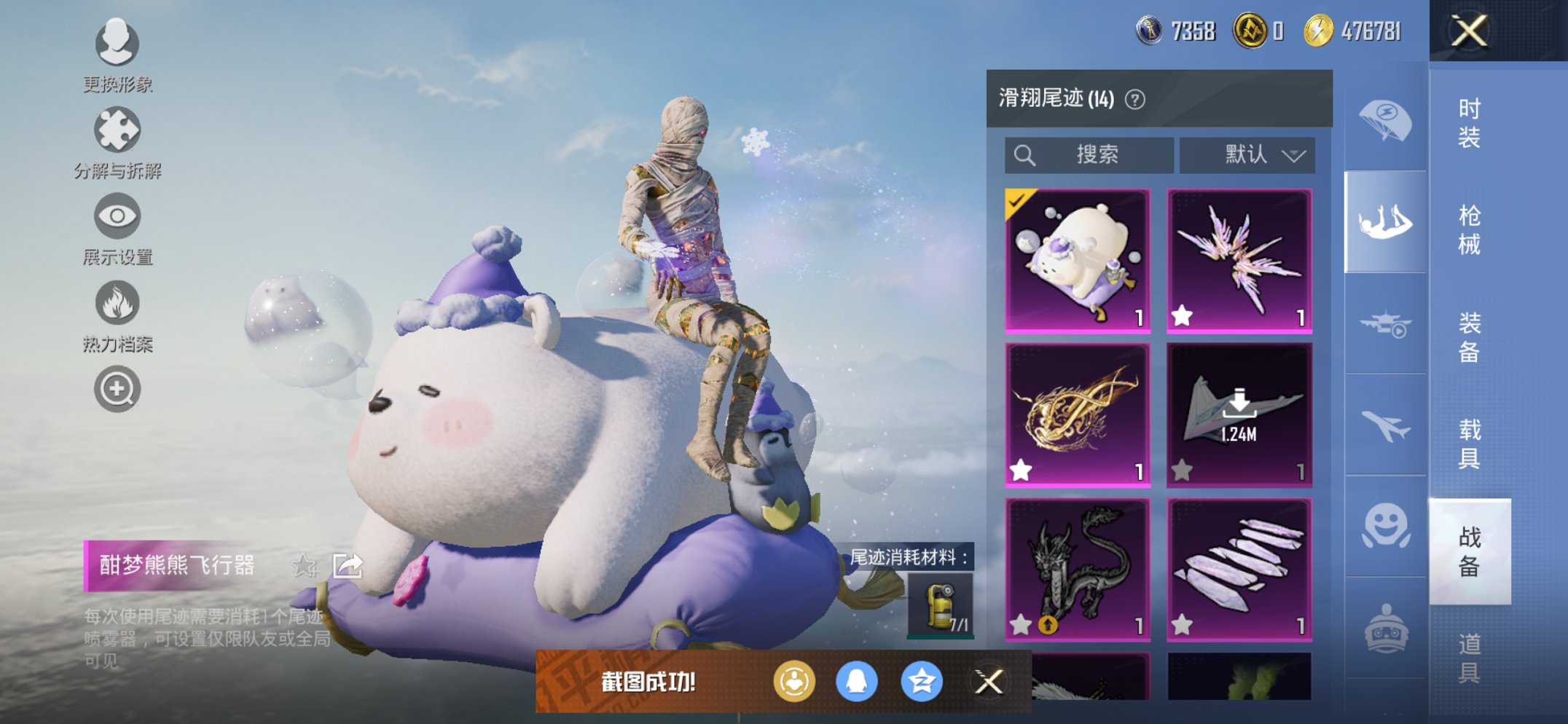Dismiss the 截图成功 screenshot banner
The width and height of the screenshot is (1568, 724).
point(989,682)
